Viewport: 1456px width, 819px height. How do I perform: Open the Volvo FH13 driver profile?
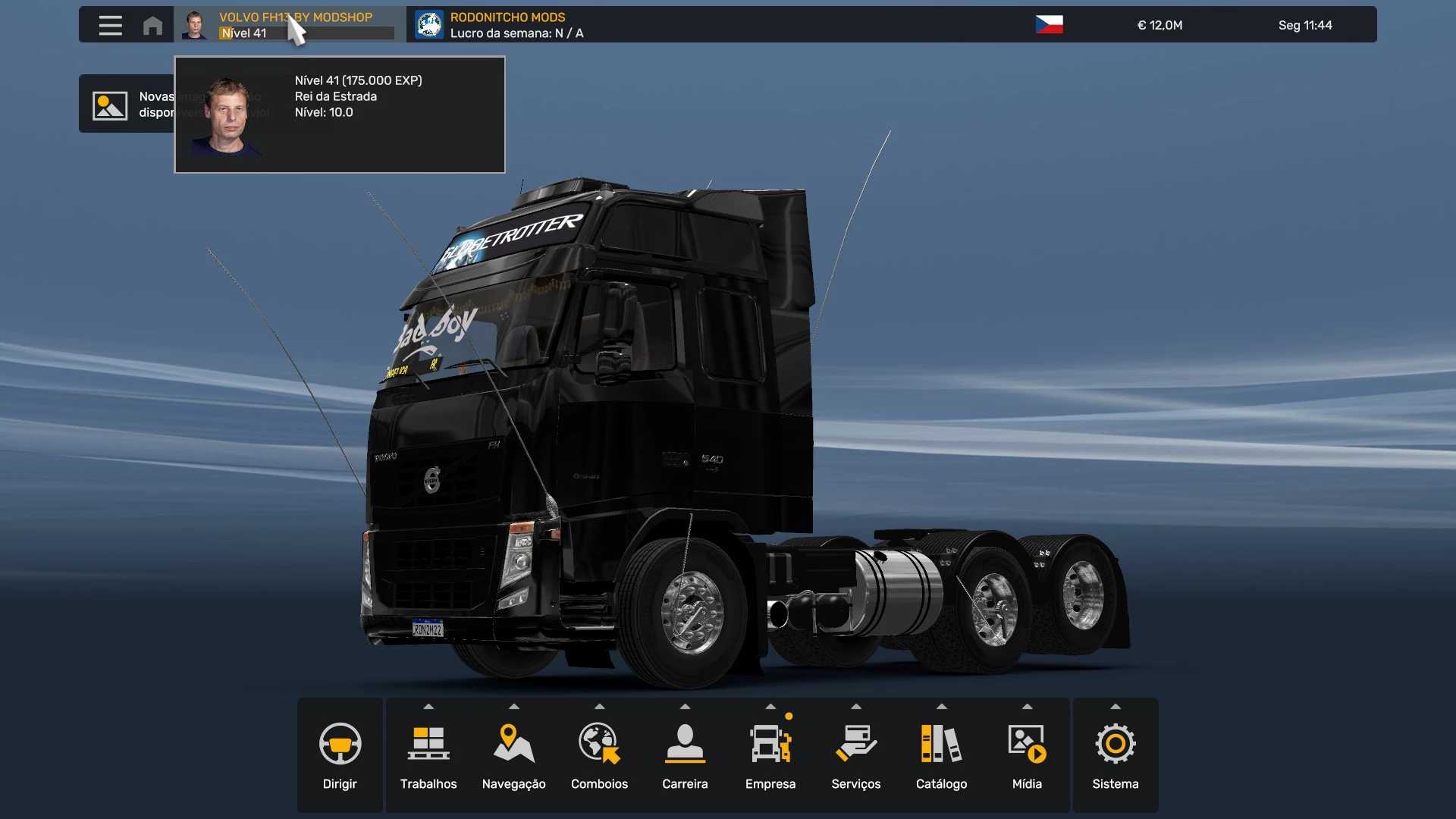288,24
